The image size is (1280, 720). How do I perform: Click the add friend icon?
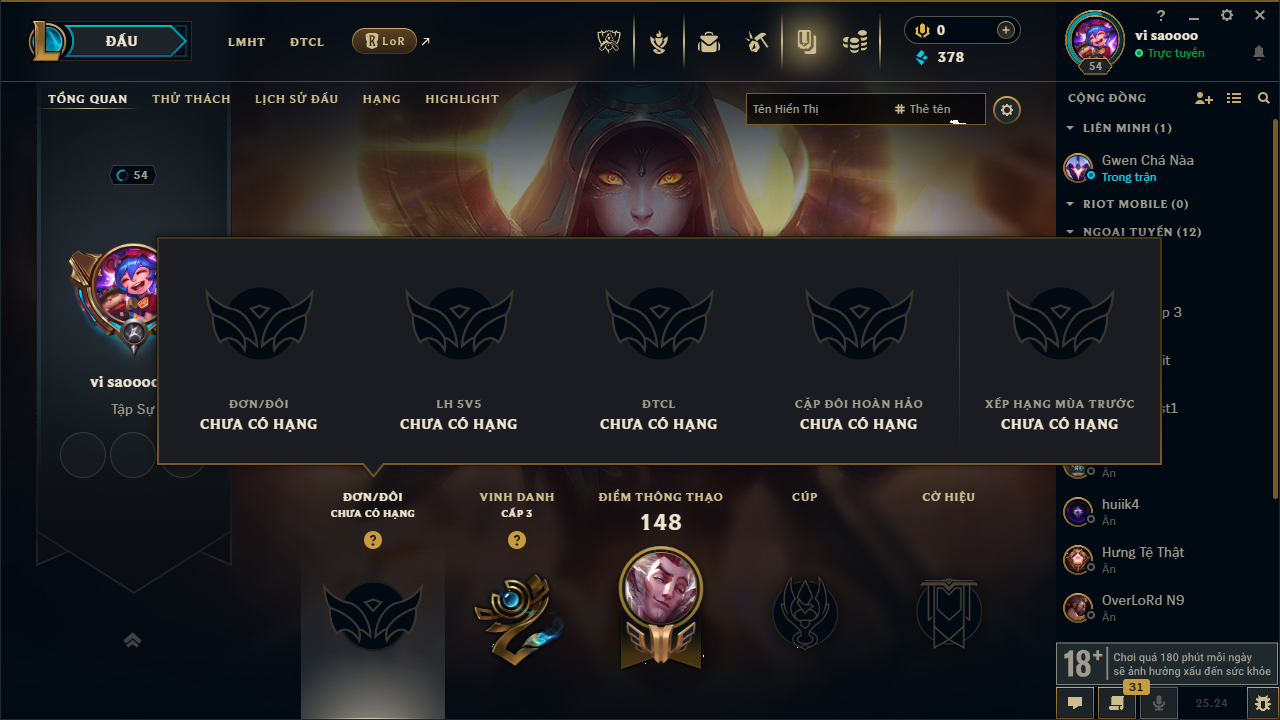(x=1203, y=98)
